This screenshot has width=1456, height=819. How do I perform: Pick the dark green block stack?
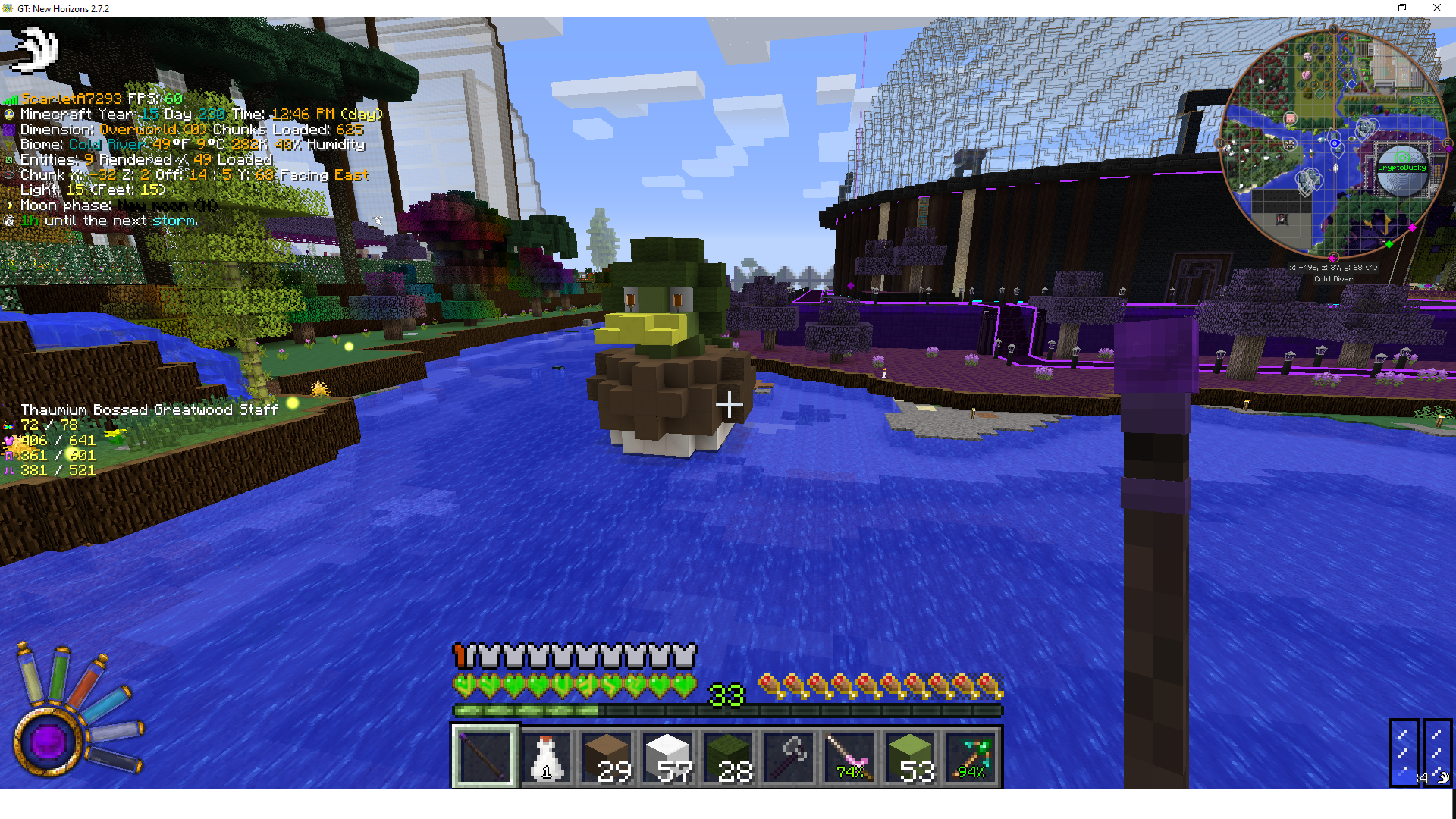tap(728, 757)
